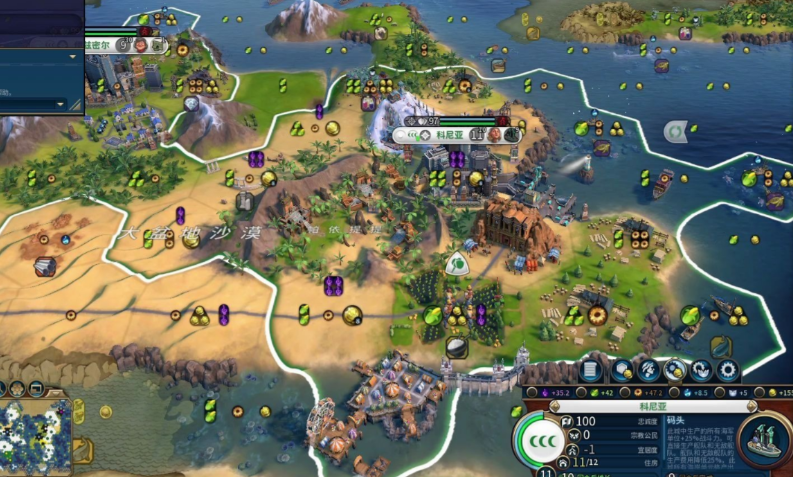Open the lower dropdown in left panel
This screenshot has width=793, height=477.
pyautogui.click(x=60, y=102)
